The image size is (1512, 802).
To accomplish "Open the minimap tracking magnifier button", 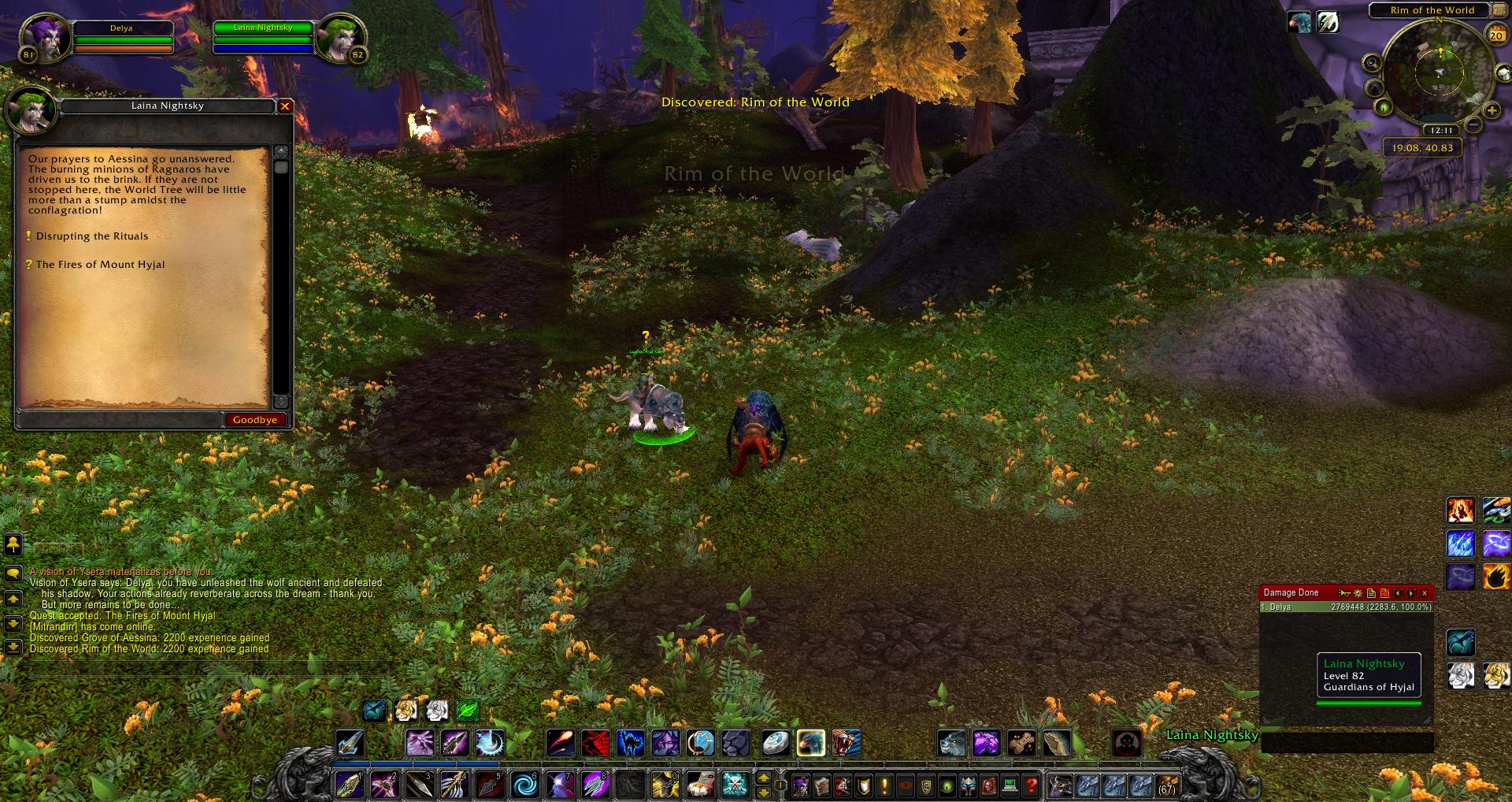I will [x=1372, y=63].
